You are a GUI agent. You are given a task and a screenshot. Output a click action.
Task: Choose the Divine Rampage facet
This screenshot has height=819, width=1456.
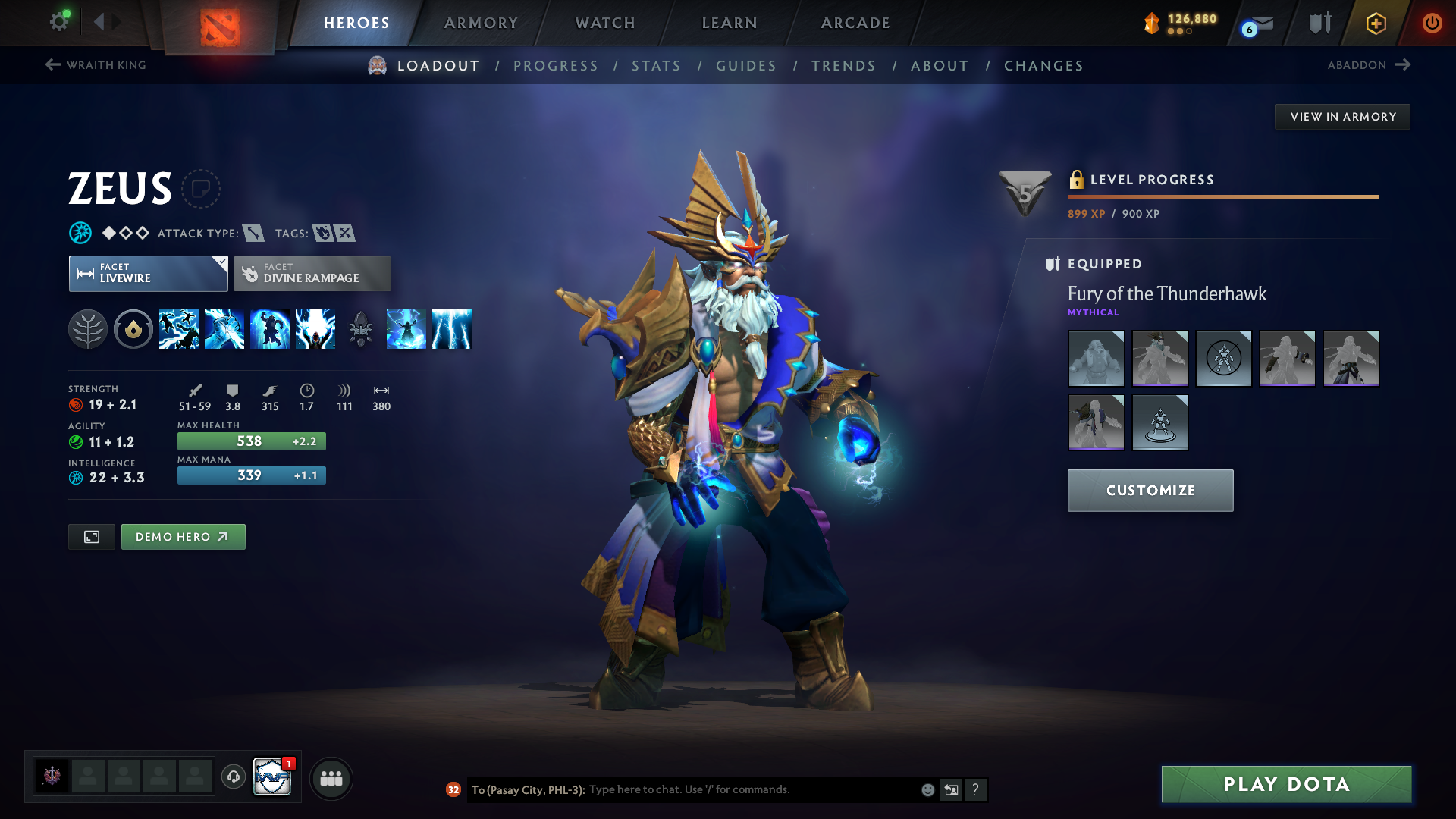312,274
